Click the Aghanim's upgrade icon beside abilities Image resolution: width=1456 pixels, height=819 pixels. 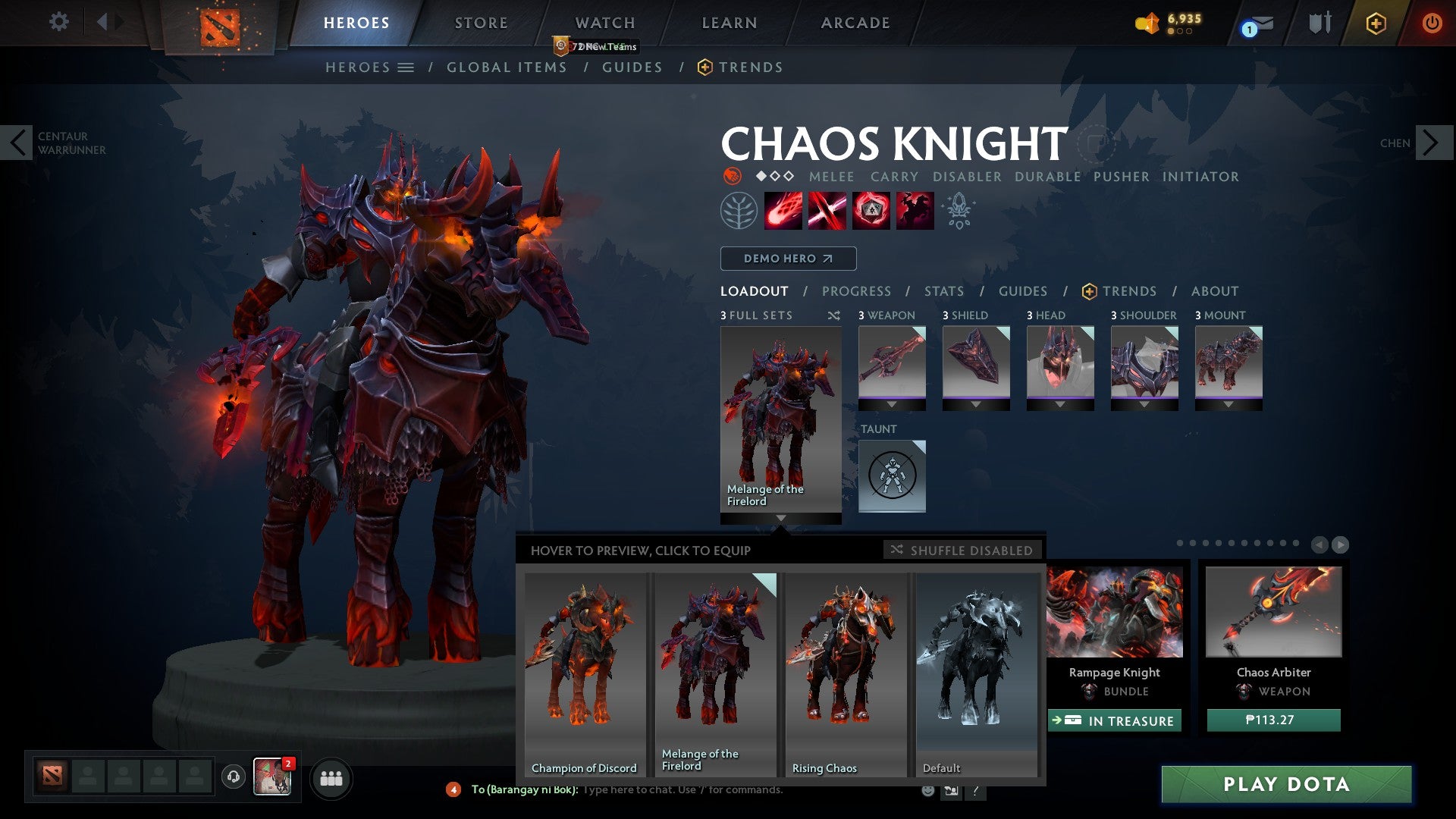[957, 210]
